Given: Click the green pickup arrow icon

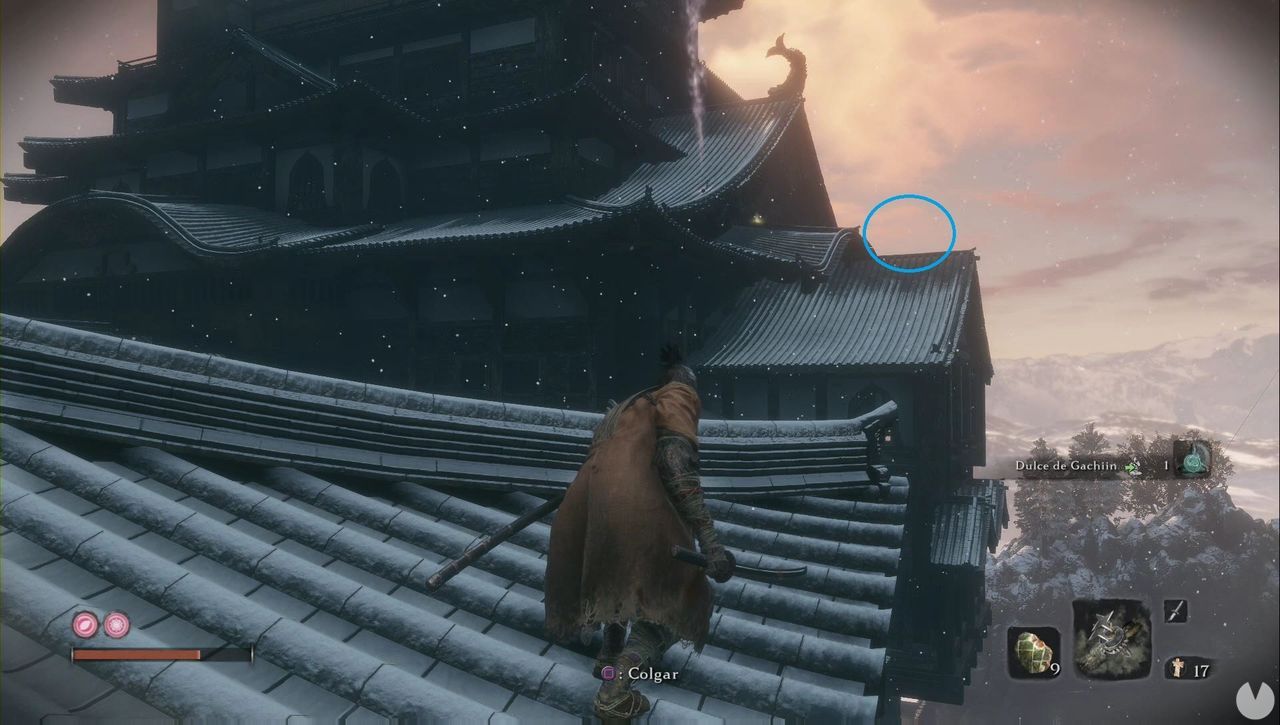Looking at the screenshot, I should [x=1131, y=466].
